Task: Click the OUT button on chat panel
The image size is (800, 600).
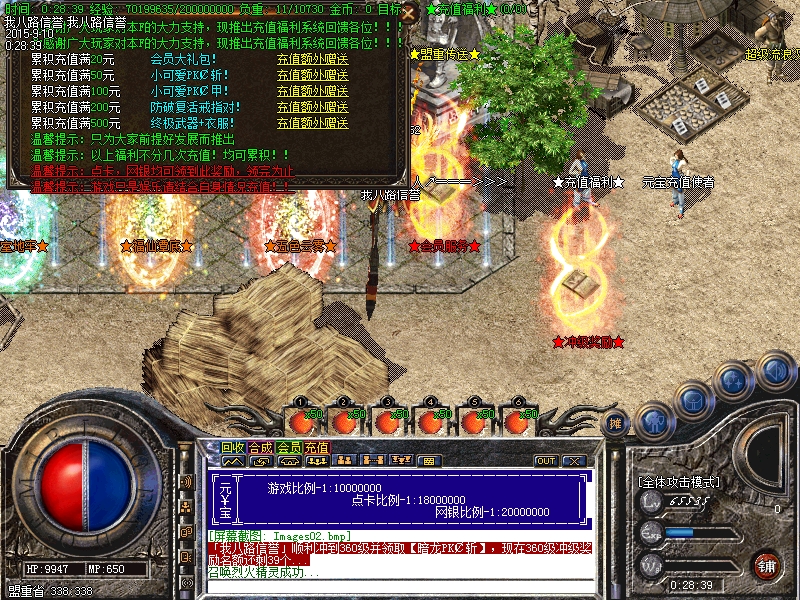Action: coord(546,461)
